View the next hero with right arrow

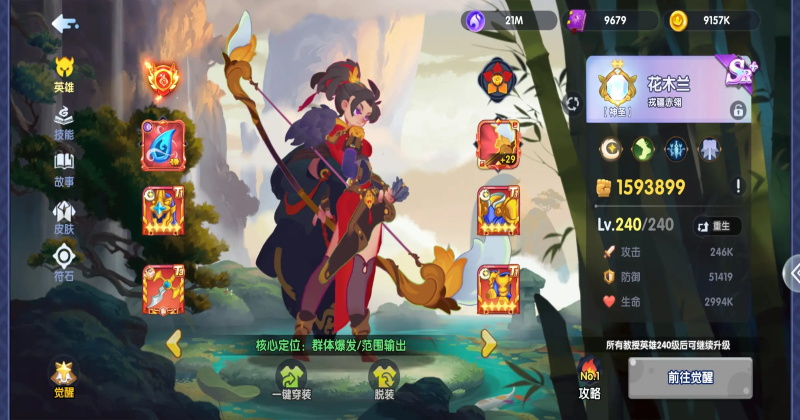(488, 343)
